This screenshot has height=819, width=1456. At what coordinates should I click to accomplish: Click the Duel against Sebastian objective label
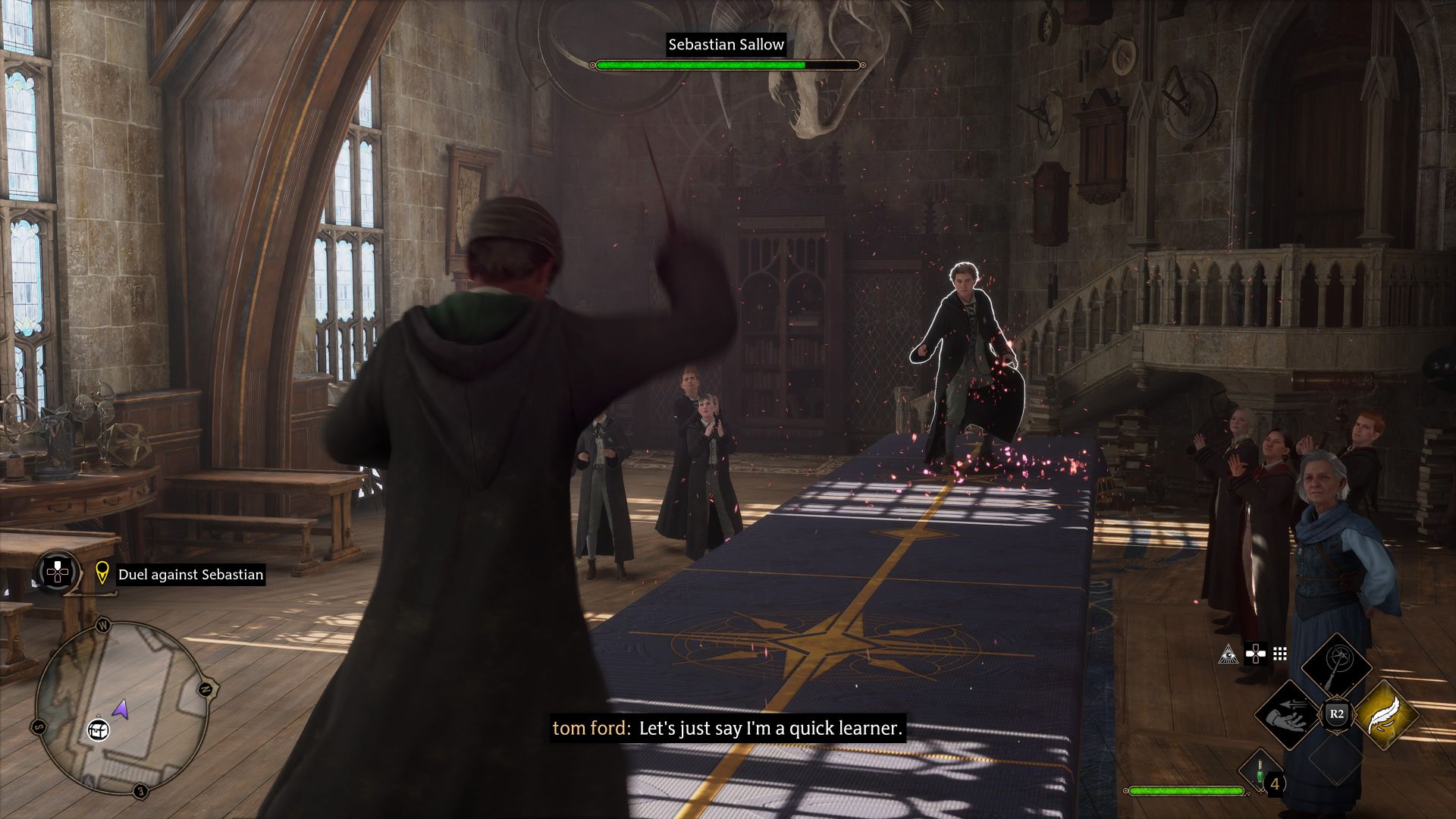pos(190,574)
